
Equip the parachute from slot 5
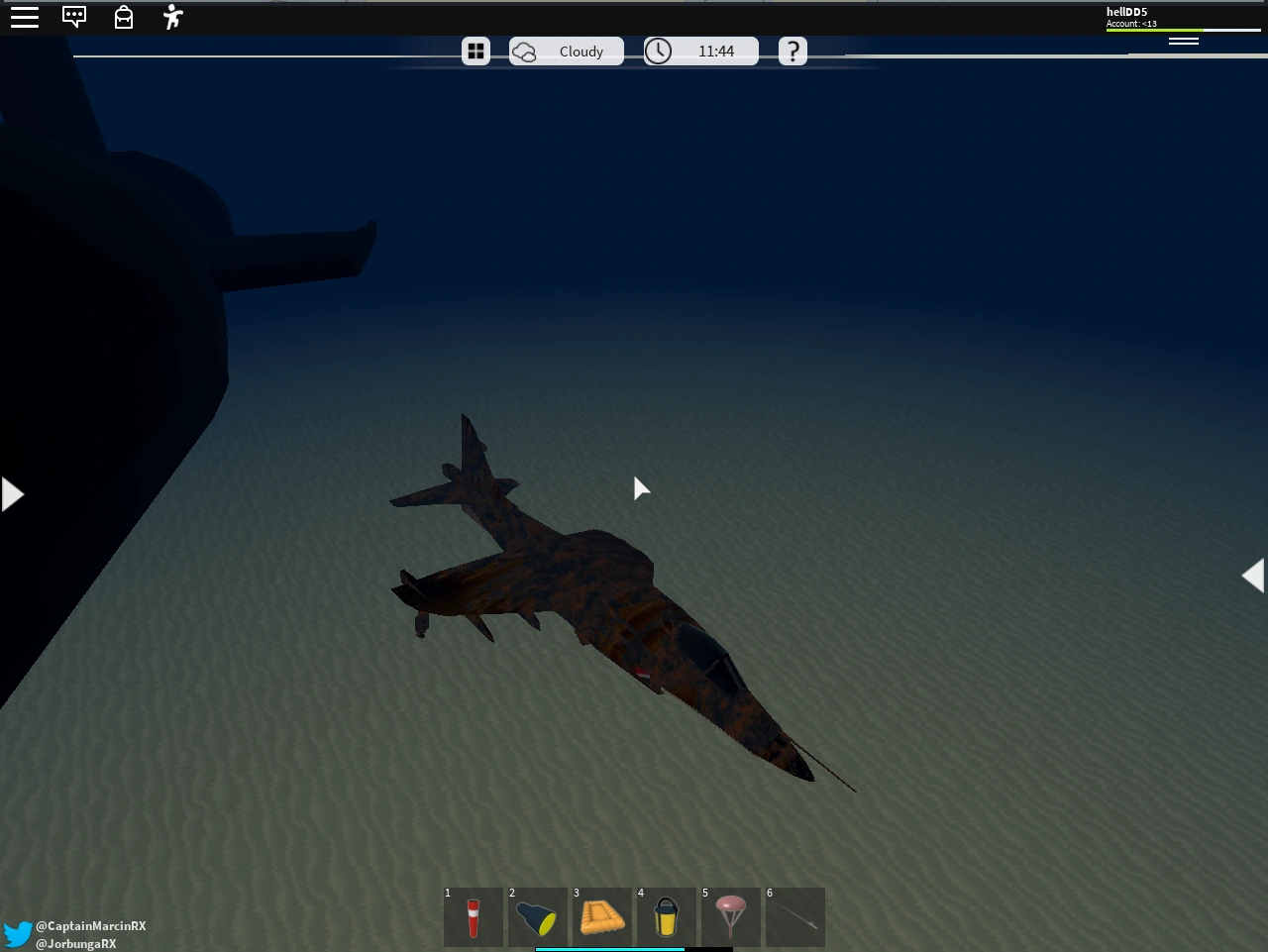pos(731,917)
